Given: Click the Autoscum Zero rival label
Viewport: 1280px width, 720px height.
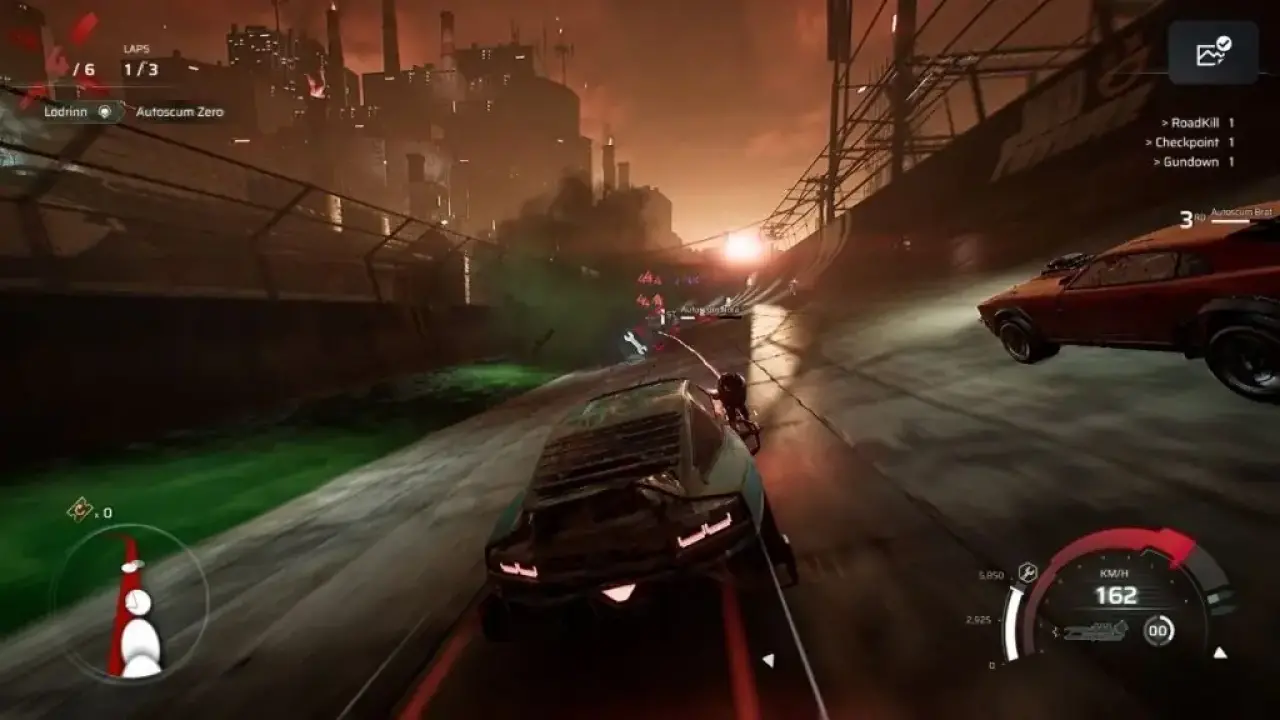Looking at the screenshot, I should [x=180, y=112].
